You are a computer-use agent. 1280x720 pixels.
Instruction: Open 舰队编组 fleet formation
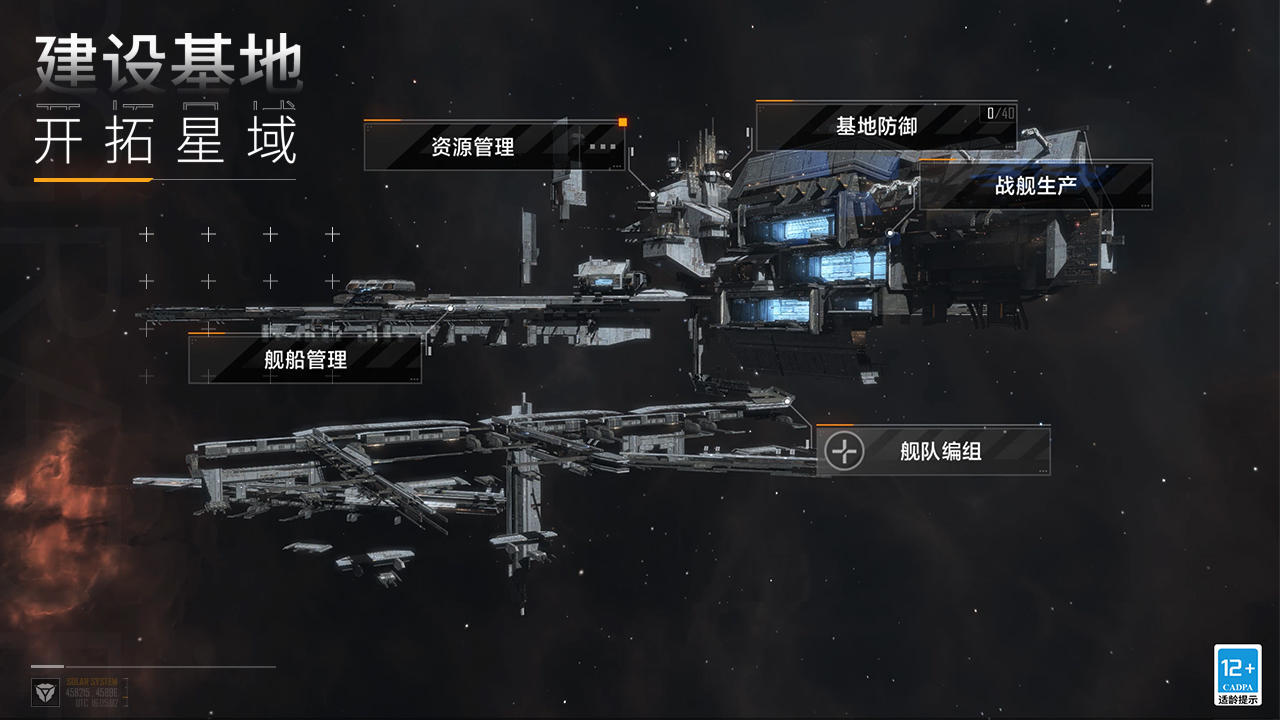pos(940,451)
